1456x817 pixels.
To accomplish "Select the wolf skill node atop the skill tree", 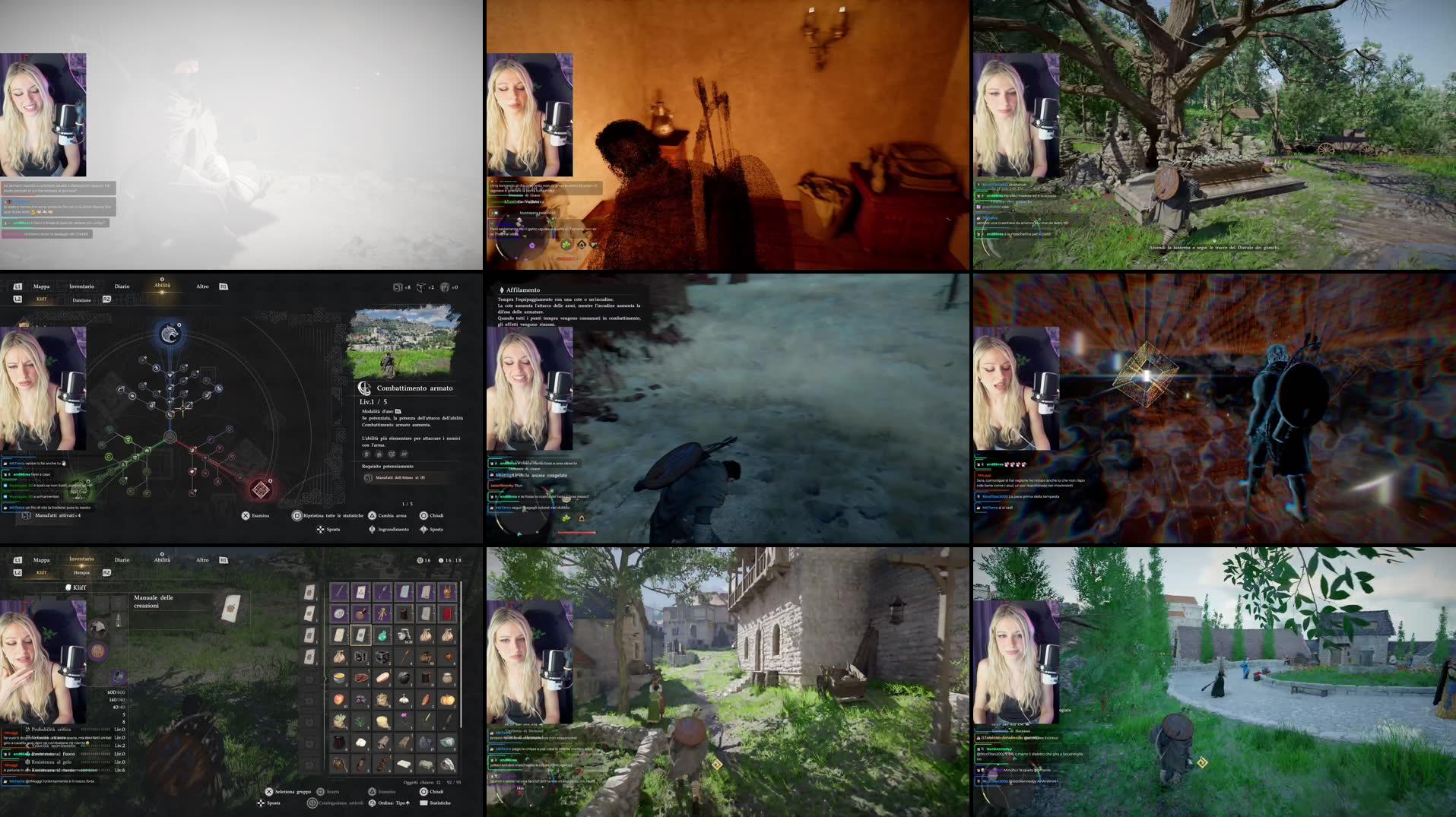I will (171, 334).
